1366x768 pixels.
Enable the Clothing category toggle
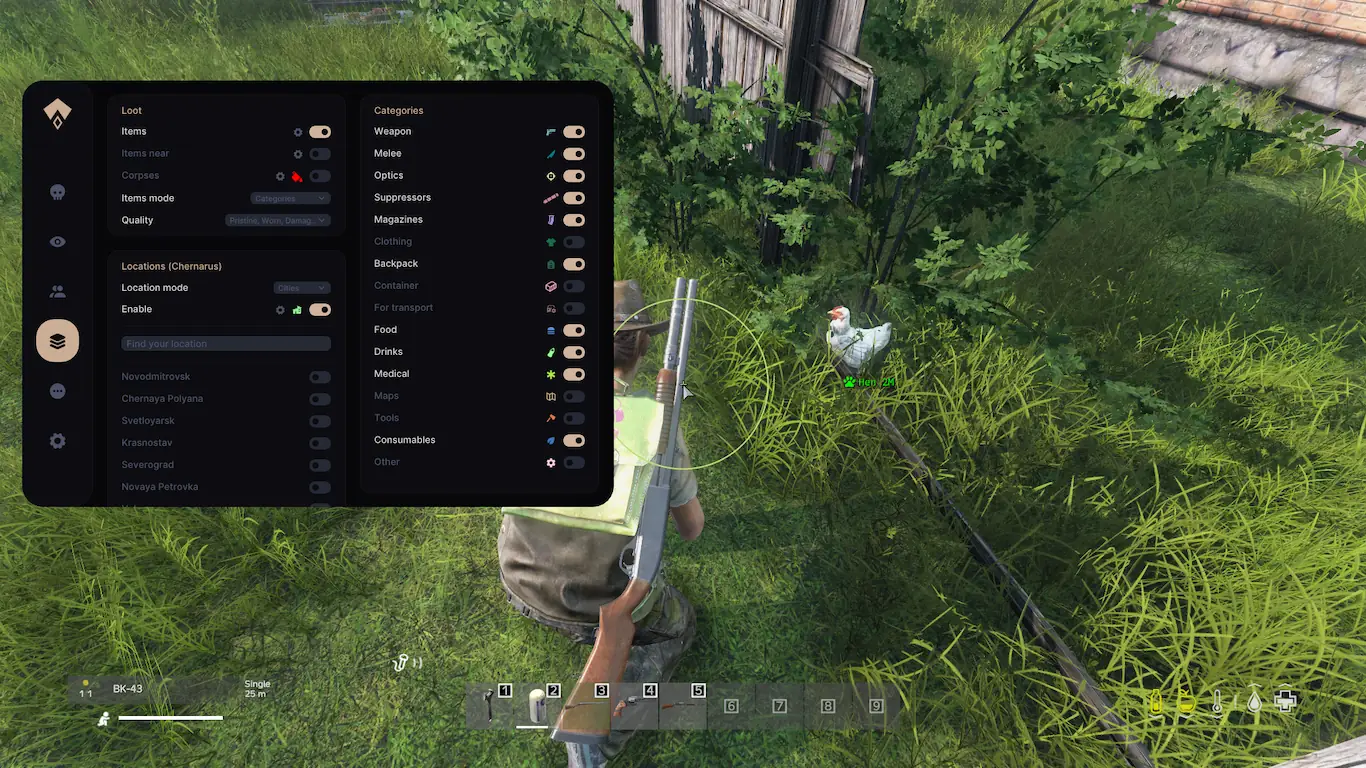click(574, 242)
